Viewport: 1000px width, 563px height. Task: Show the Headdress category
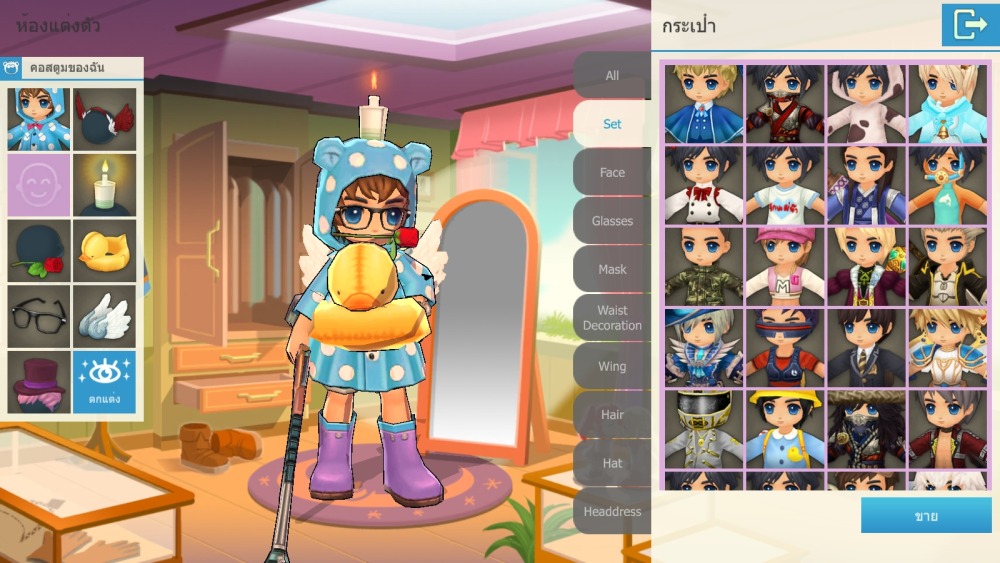point(612,511)
